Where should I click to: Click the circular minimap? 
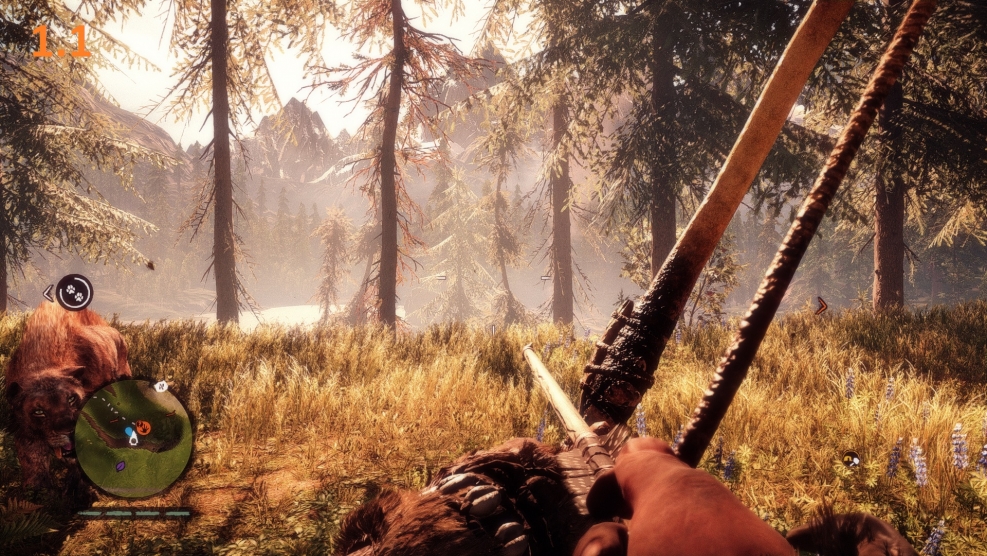(x=133, y=437)
